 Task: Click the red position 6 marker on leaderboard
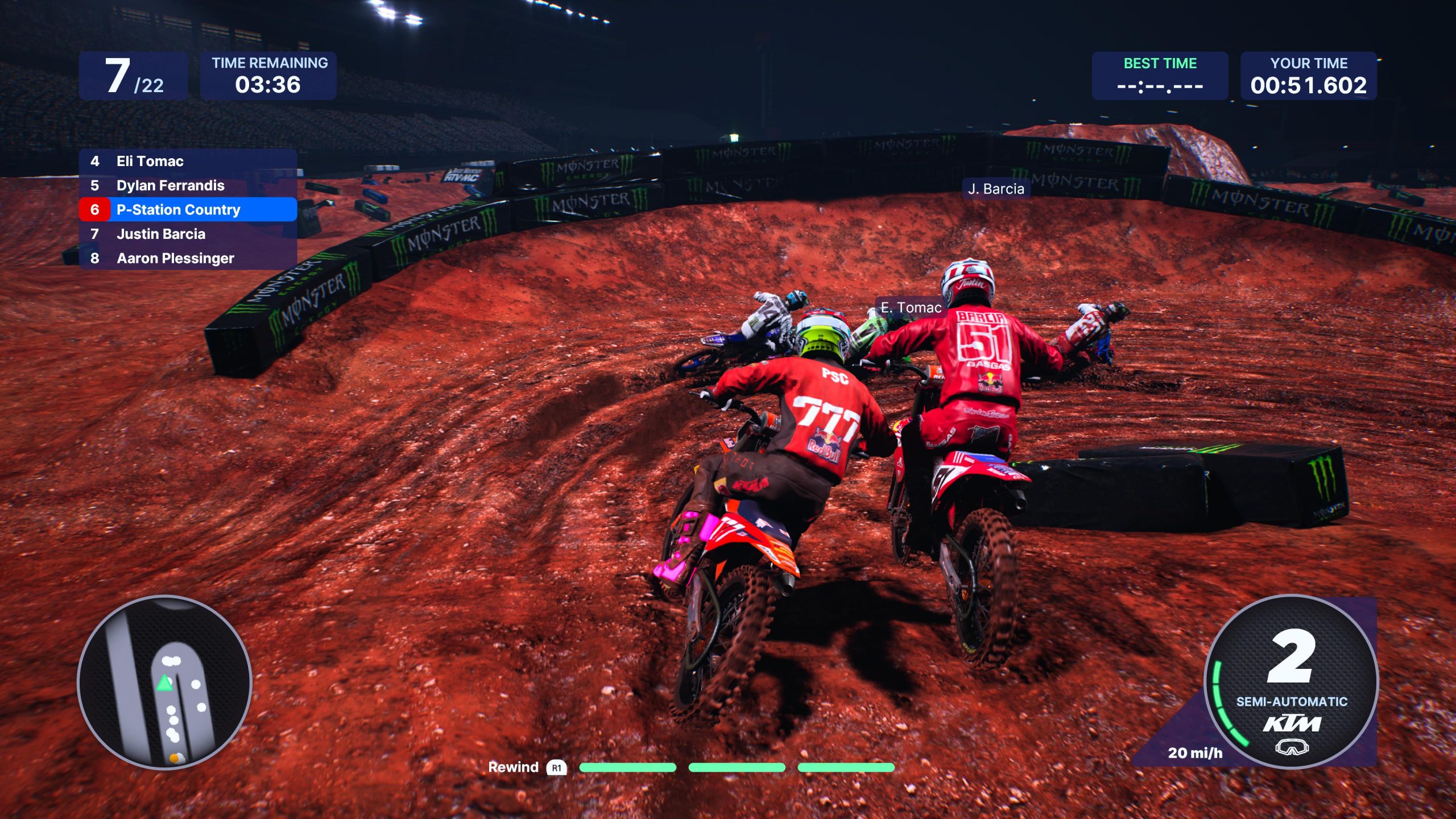click(x=94, y=209)
